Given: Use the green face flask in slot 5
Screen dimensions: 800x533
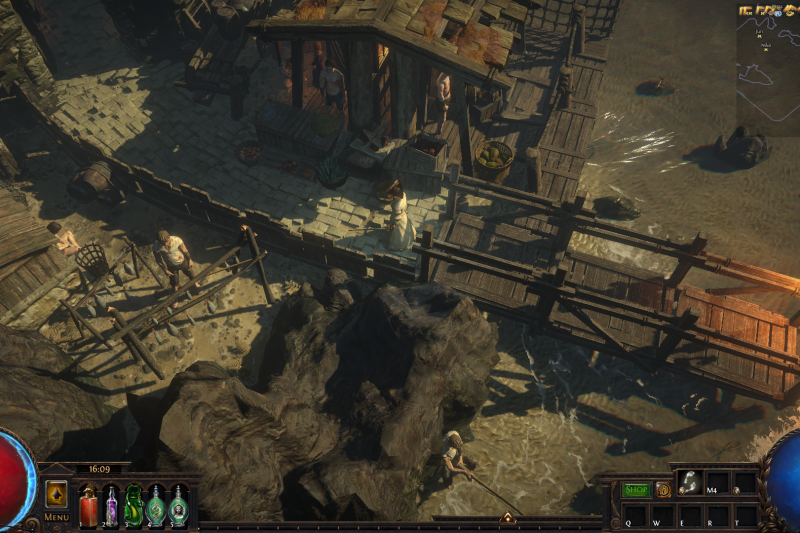Looking at the screenshot, I should (x=178, y=504).
